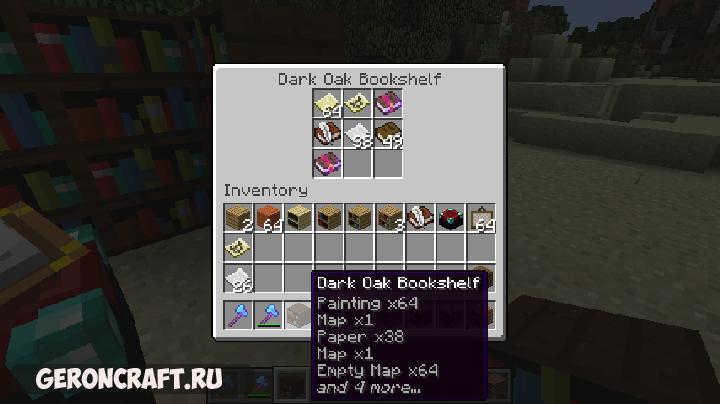The image size is (720, 404).
Task: Select the stack of 3 bookshelves
Action: click(388, 217)
